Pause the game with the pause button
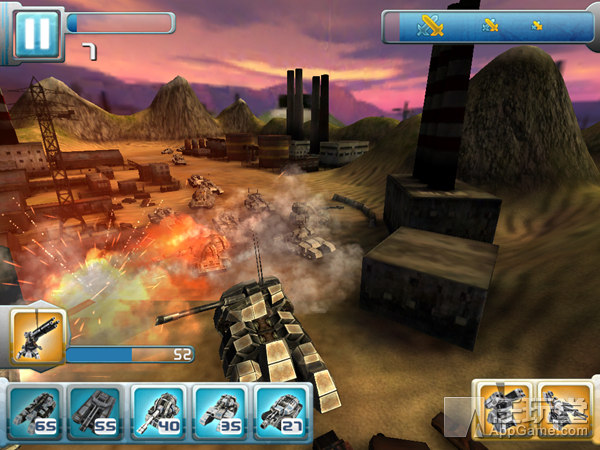Image resolution: width=600 pixels, height=450 pixels. [x=36, y=33]
